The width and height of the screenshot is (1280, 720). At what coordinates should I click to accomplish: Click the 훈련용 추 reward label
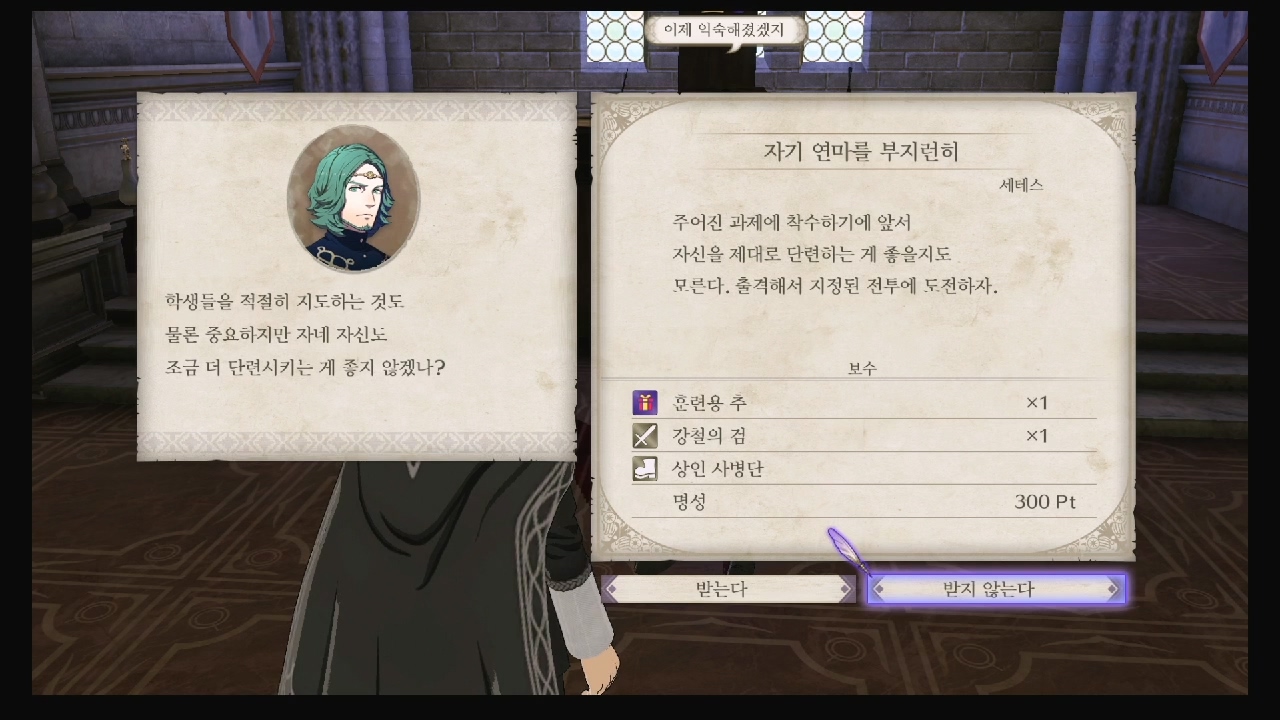(x=711, y=402)
